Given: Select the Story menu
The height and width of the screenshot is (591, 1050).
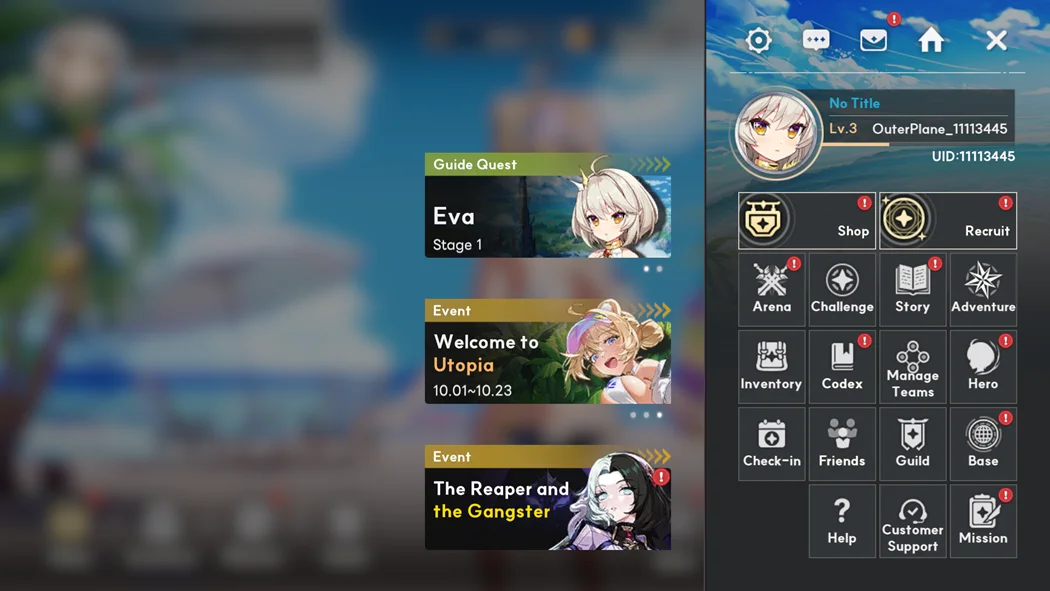Looking at the screenshot, I should (913, 289).
